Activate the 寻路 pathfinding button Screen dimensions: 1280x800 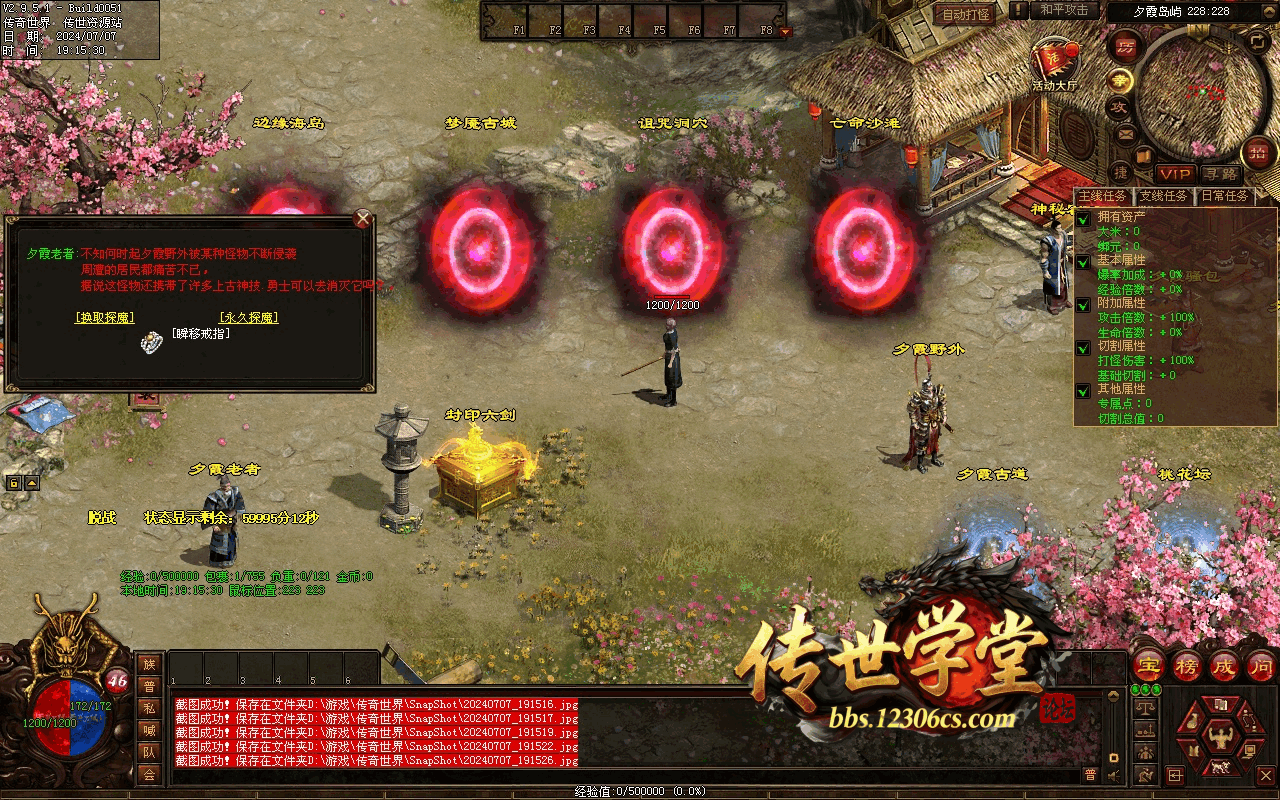click(1220, 174)
